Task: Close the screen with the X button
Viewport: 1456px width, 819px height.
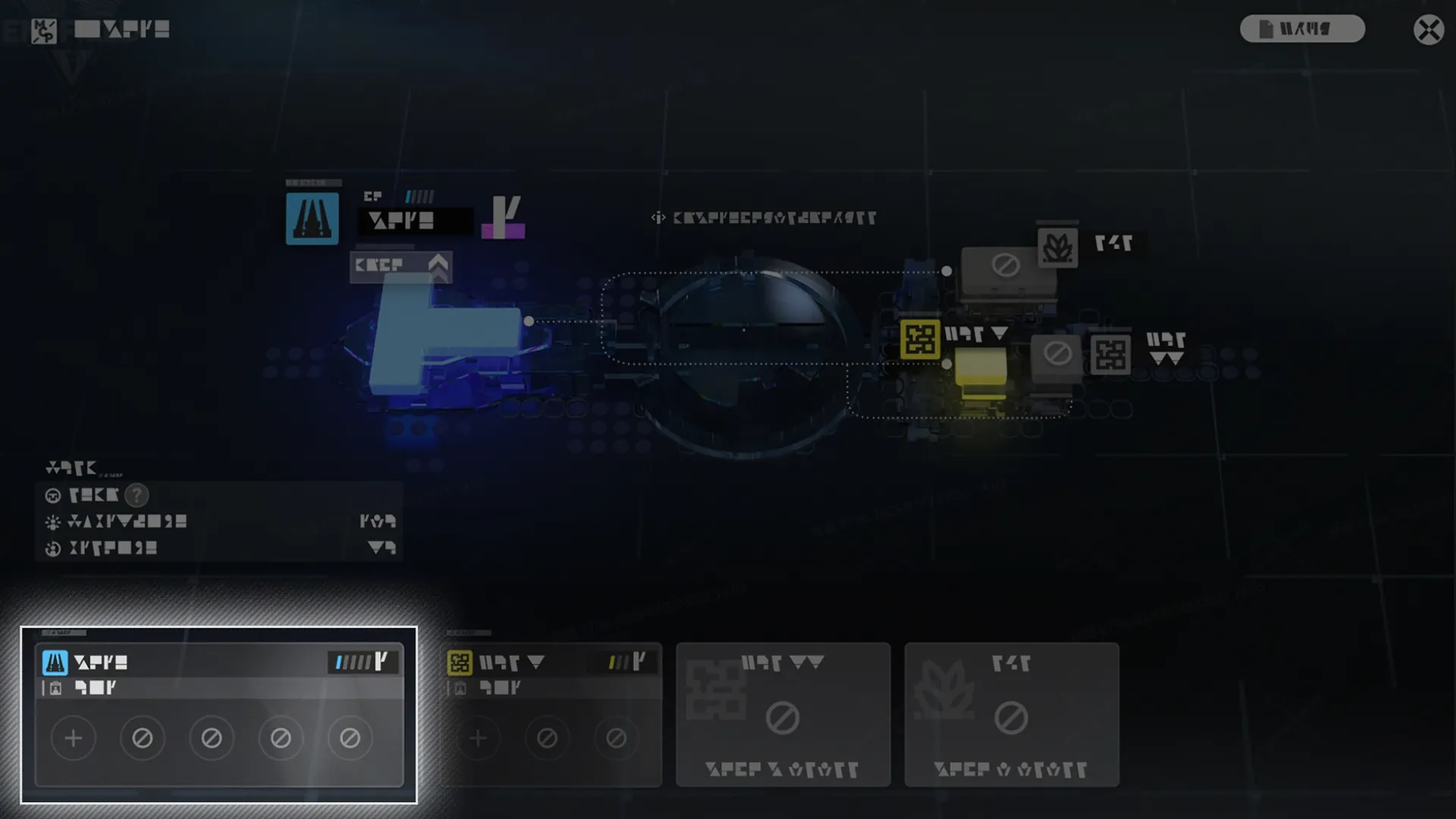Action: pyautogui.click(x=1429, y=30)
